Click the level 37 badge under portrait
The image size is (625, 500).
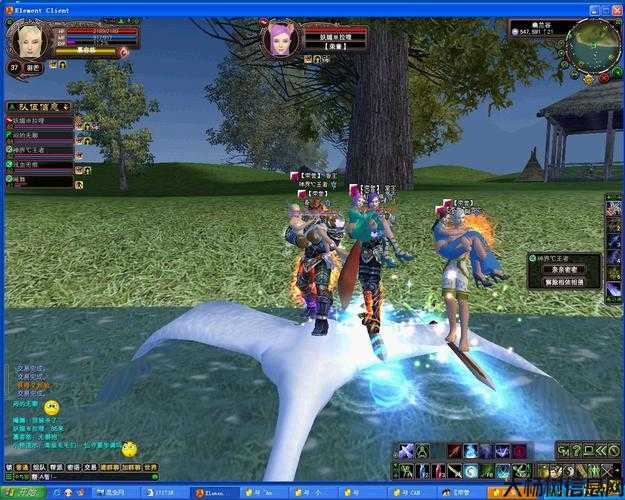pyautogui.click(x=15, y=67)
